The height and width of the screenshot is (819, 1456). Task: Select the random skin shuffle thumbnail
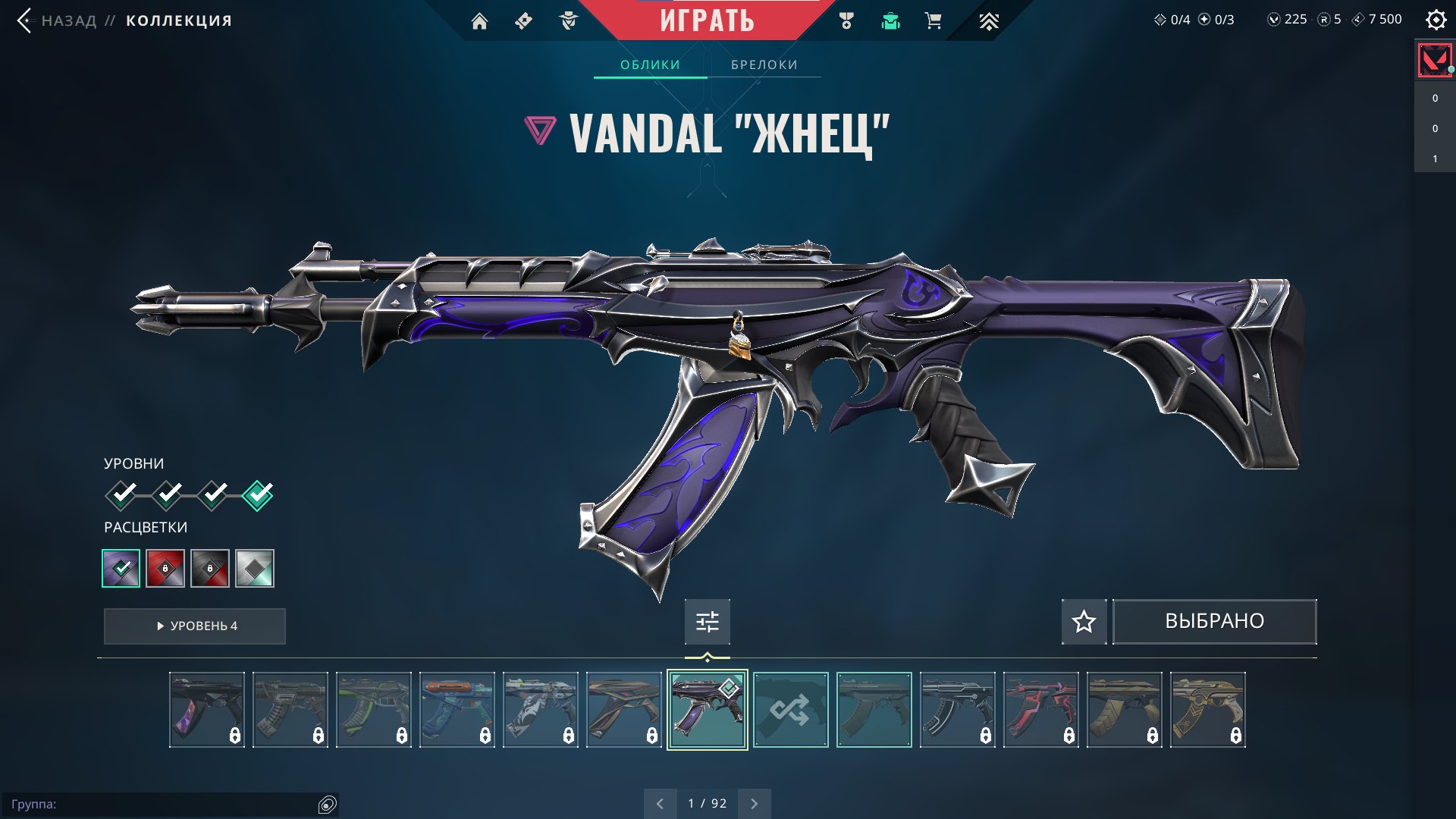pos(792,711)
